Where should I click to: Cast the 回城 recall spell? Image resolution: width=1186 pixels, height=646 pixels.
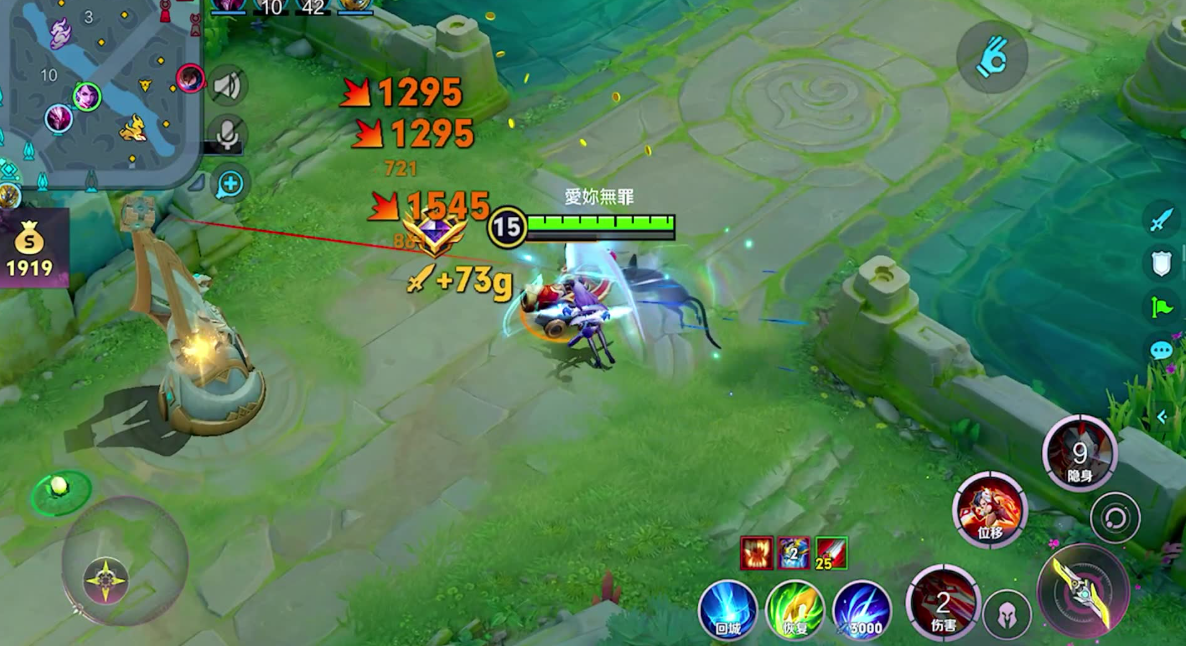727,609
